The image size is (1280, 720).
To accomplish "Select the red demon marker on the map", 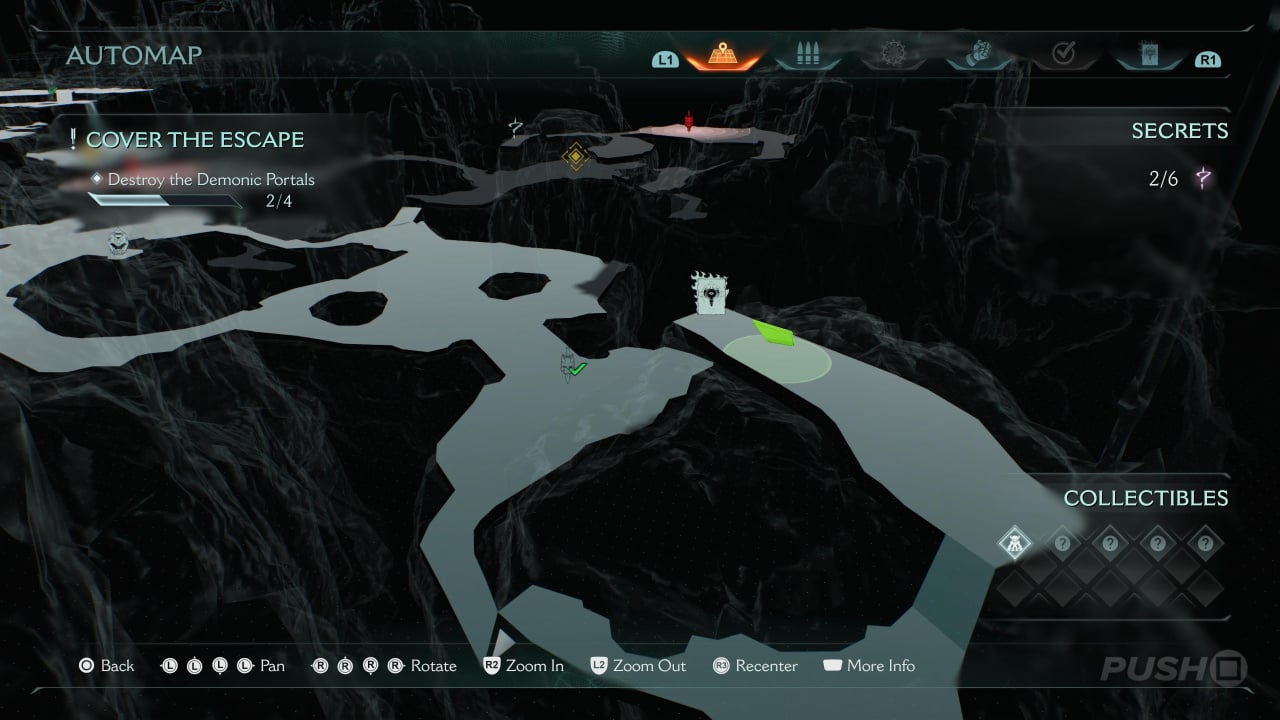I will pyautogui.click(x=688, y=122).
